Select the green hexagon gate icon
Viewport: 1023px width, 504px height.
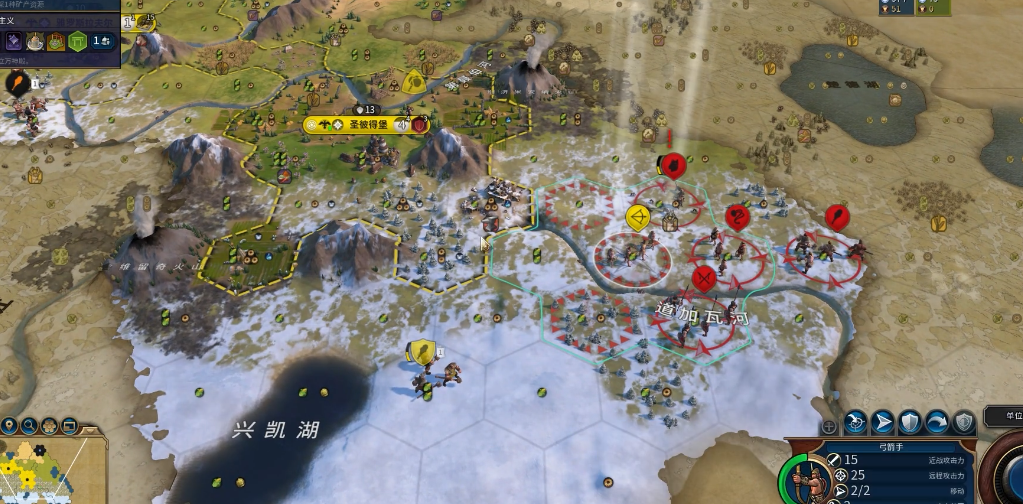pyautogui.click(x=76, y=41)
